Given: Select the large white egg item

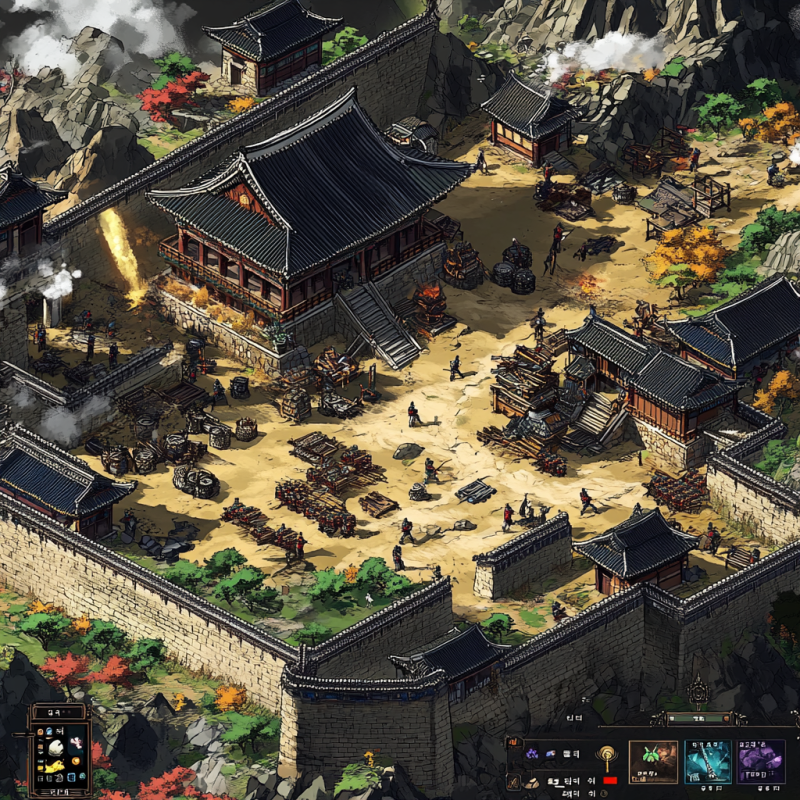Looking at the screenshot, I should point(58,745).
